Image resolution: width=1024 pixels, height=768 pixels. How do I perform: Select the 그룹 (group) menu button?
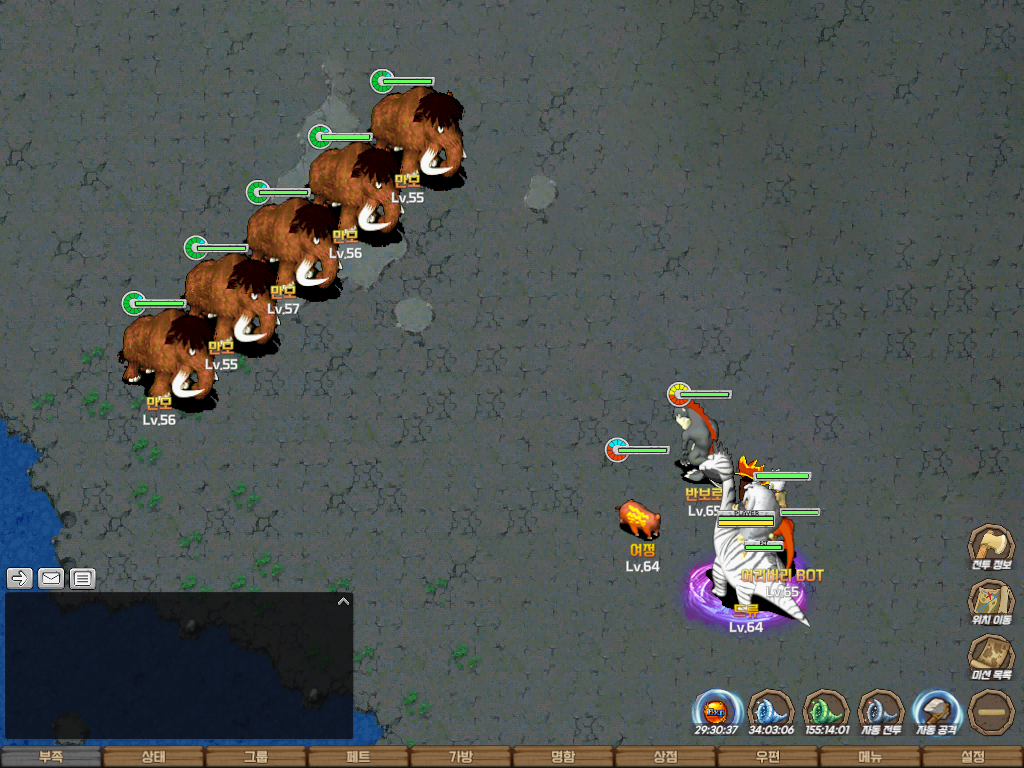pos(256,757)
